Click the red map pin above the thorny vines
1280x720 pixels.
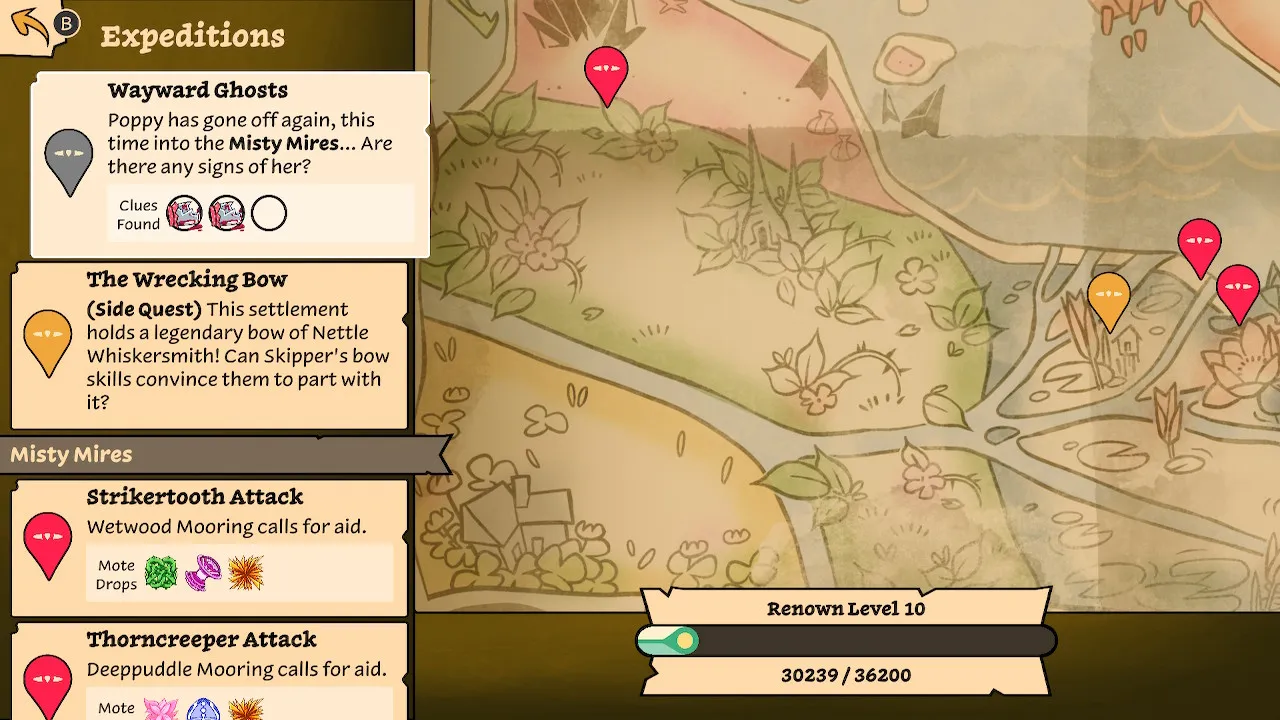click(606, 73)
